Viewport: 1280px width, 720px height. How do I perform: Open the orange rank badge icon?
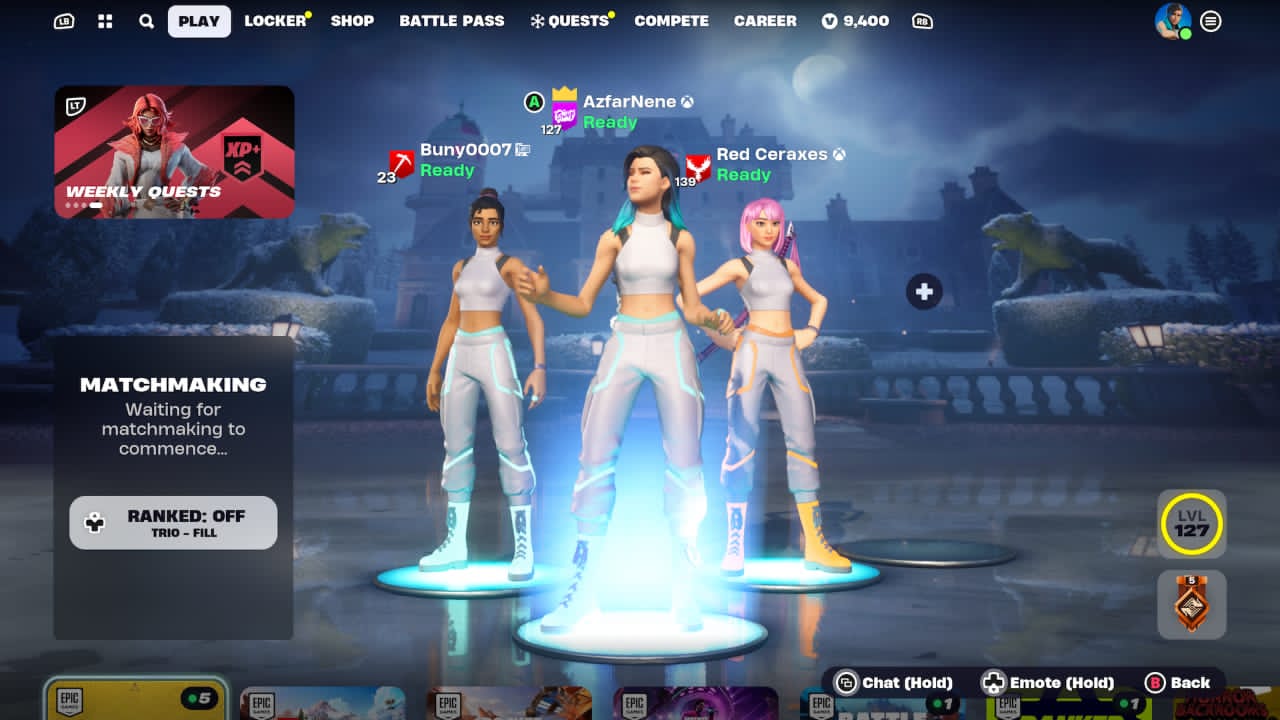point(1191,604)
